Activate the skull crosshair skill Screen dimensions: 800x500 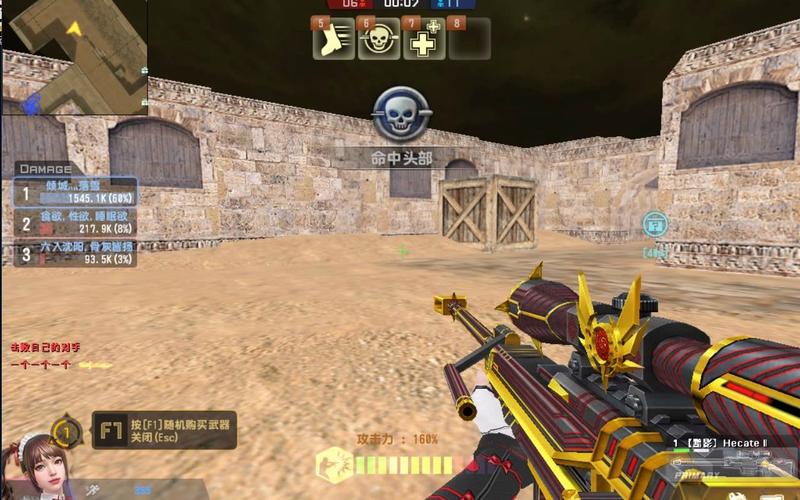[x=378, y=41]
